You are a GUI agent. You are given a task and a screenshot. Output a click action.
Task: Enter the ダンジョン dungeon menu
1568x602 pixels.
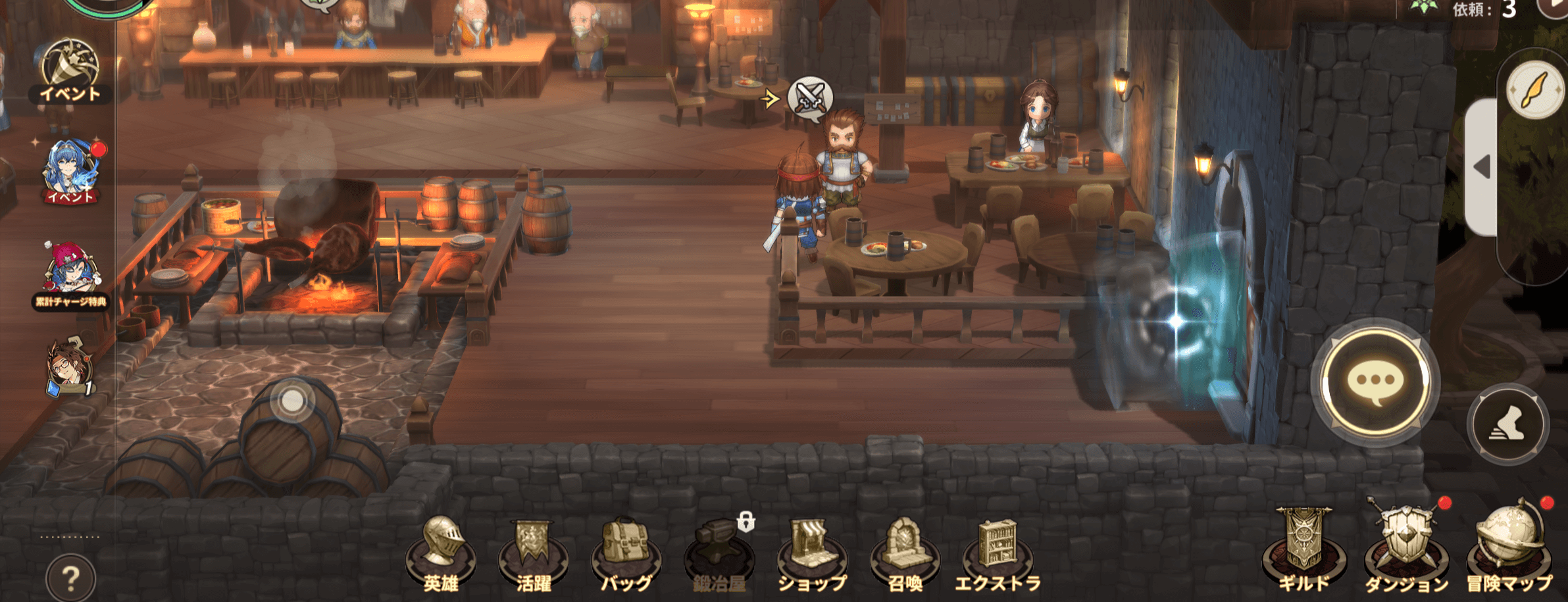click(1406, 550)
